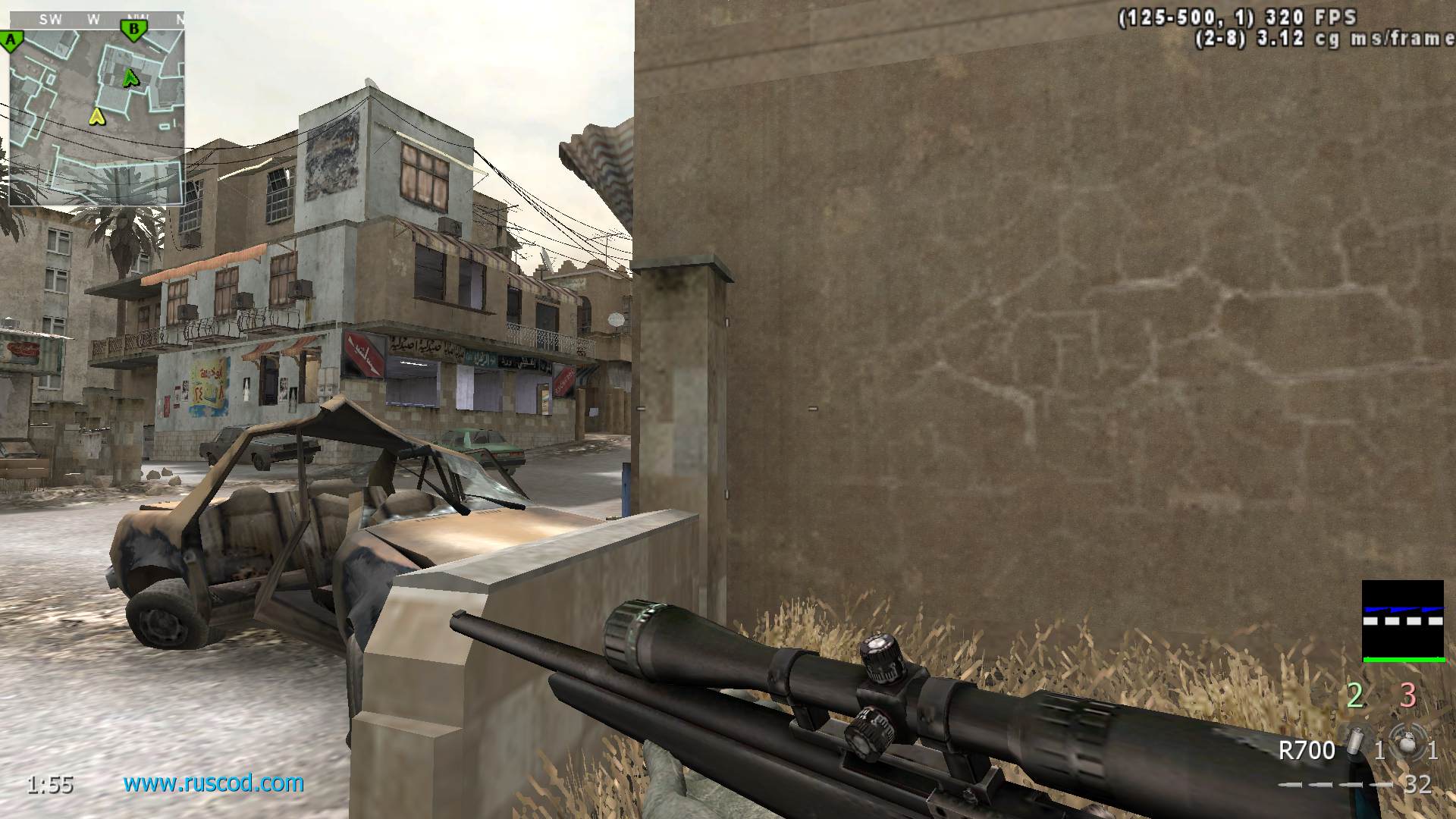Open the www.ruscod.com link
Image resolution: width=1456 pixels, height=819 pixels.
point(213,783)
